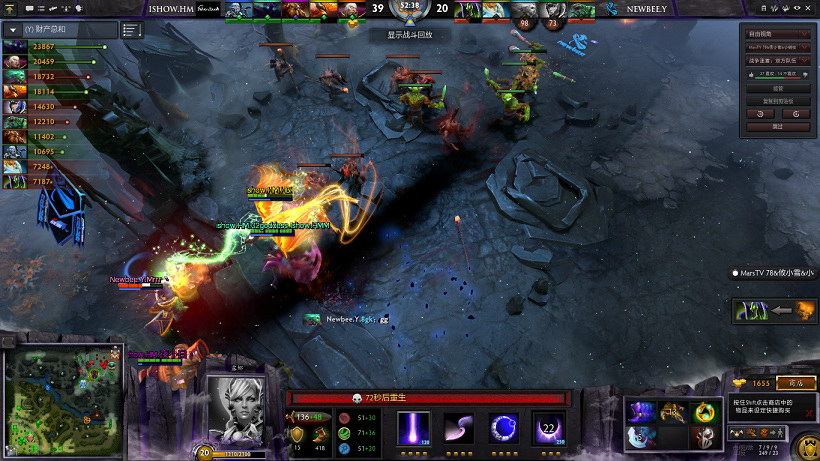Select the Lunar Blessing ability icon

click(503, 427)
